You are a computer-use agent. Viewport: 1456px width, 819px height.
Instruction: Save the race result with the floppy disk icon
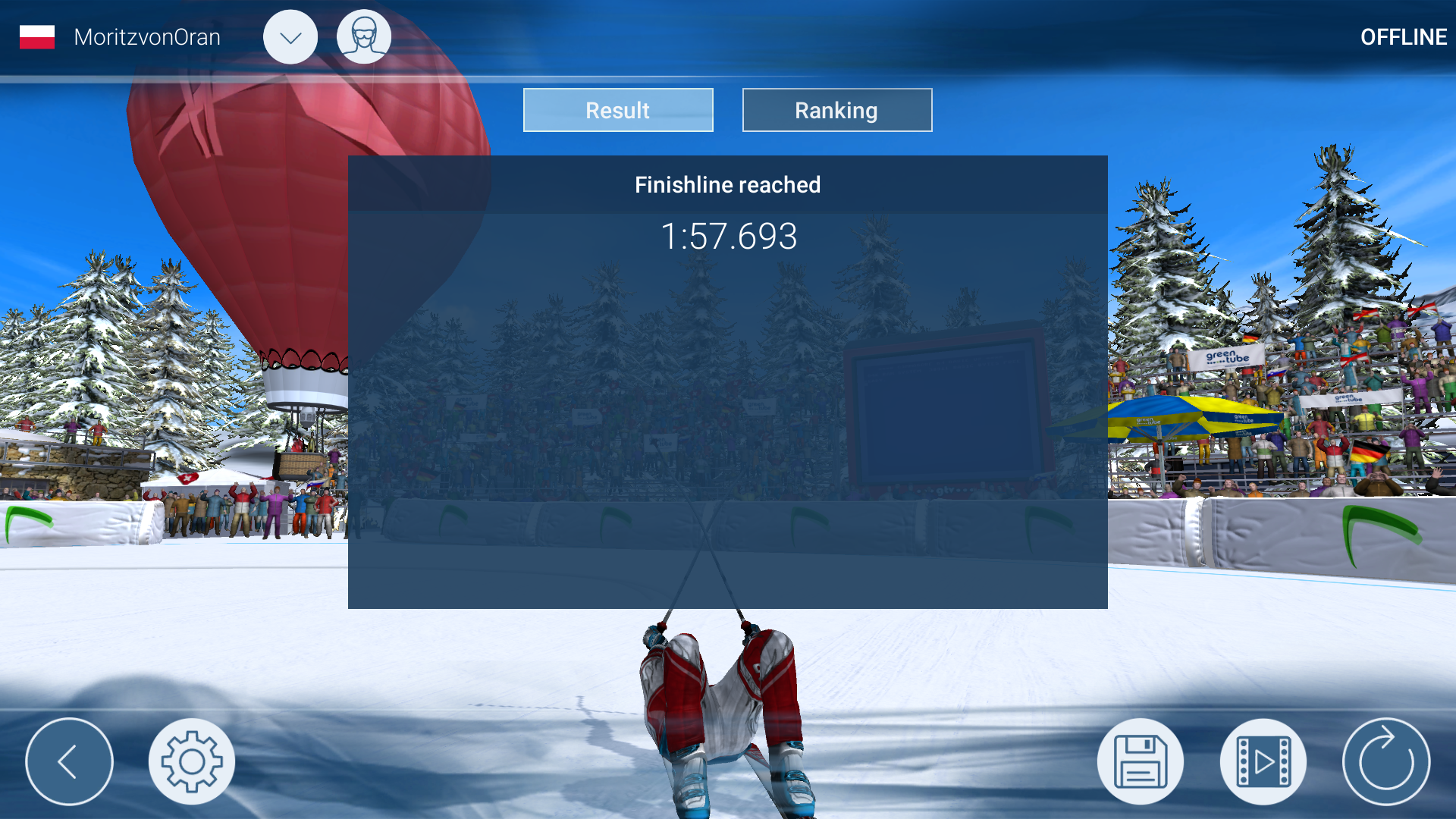click(1140, 761)
